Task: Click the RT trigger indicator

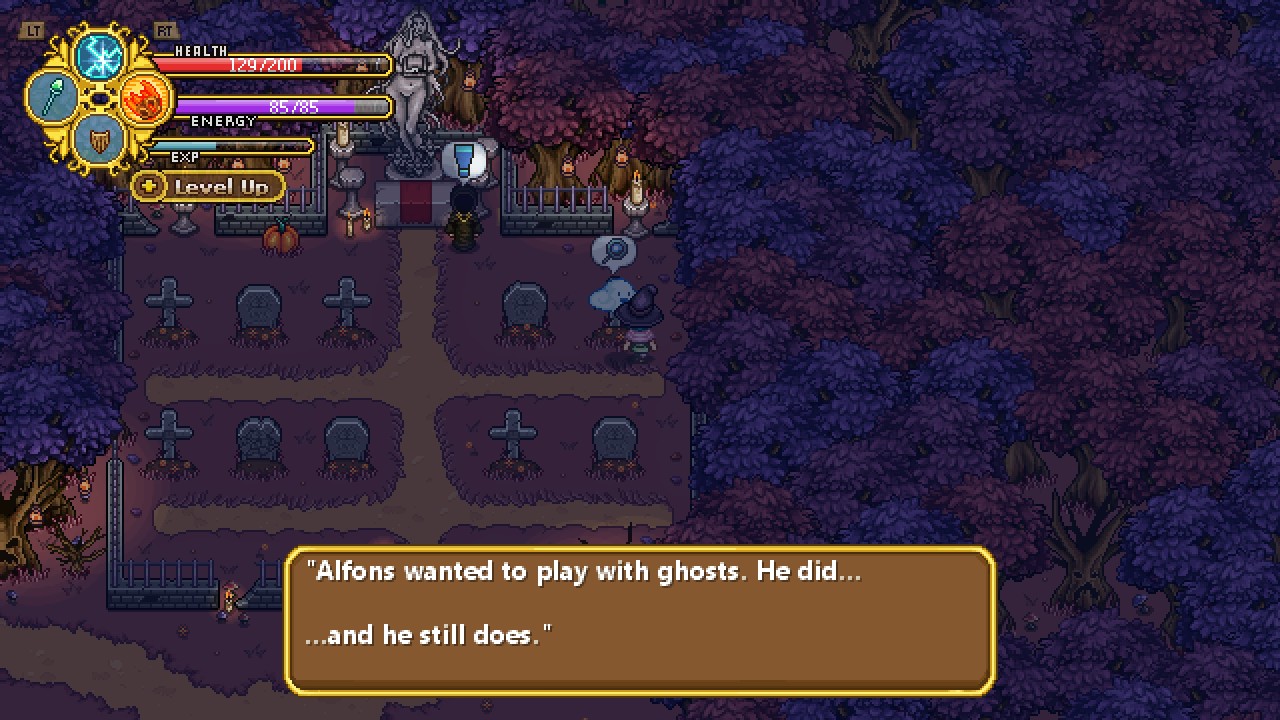Action: [x=166, y=29]
